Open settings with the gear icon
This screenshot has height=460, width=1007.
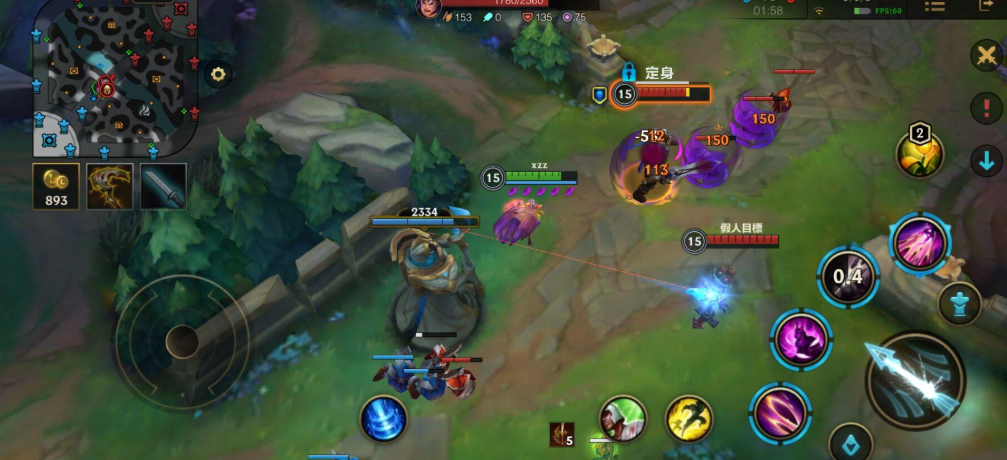tap(218, 74)
